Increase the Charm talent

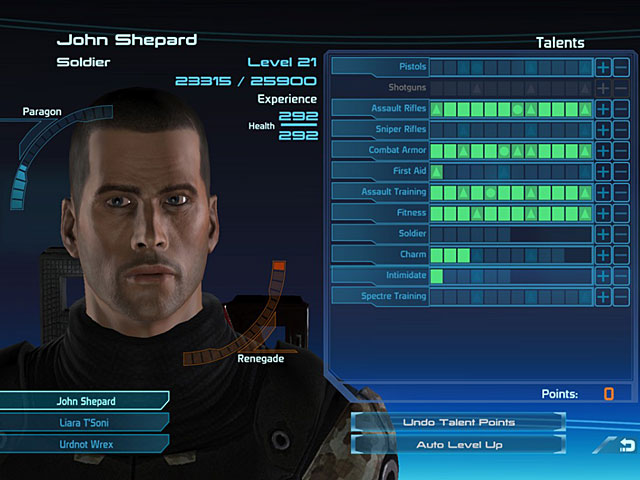[x=603, y=255]
